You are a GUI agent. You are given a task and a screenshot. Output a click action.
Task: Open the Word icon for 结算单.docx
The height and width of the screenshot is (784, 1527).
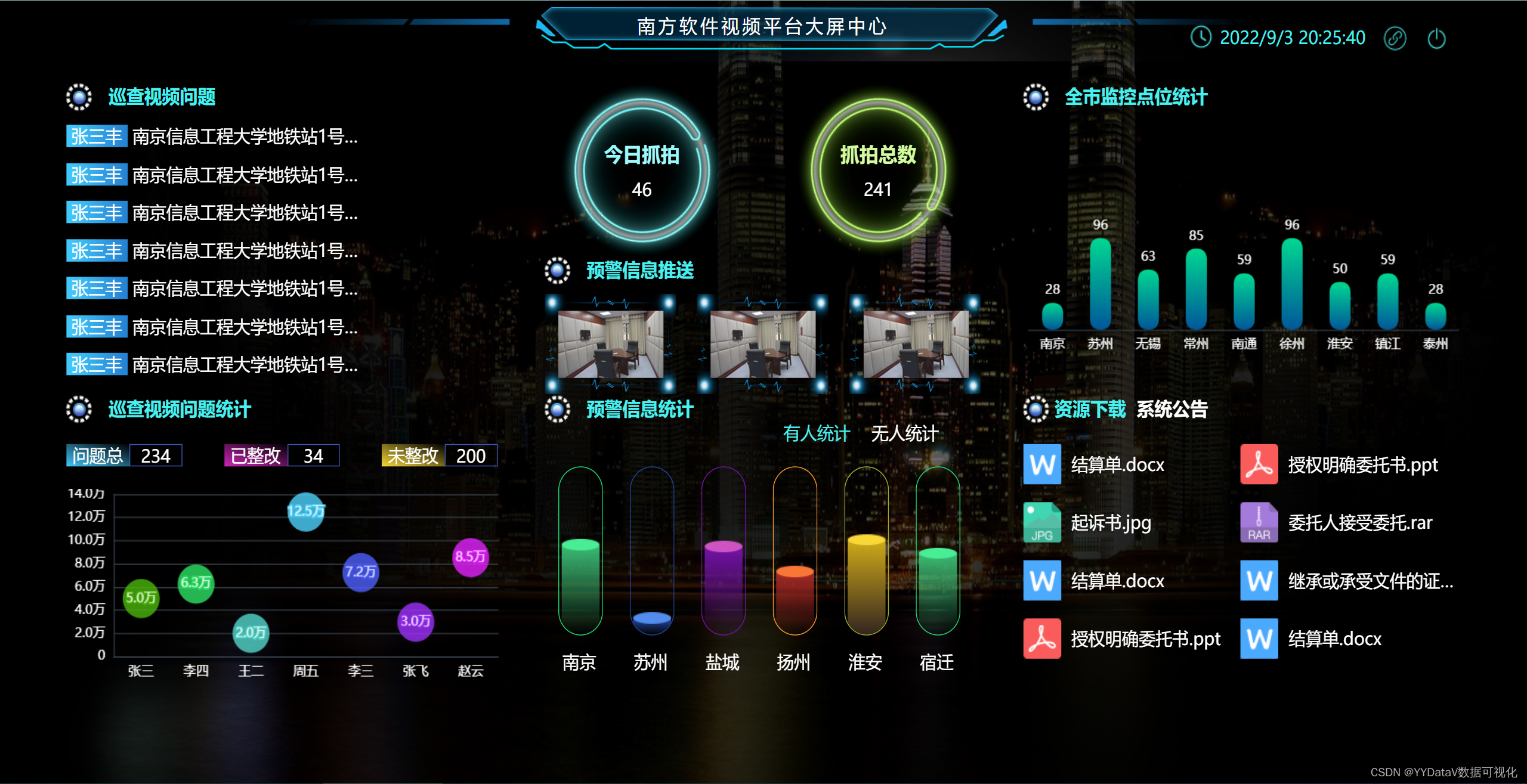click(x=1041, y=464)
